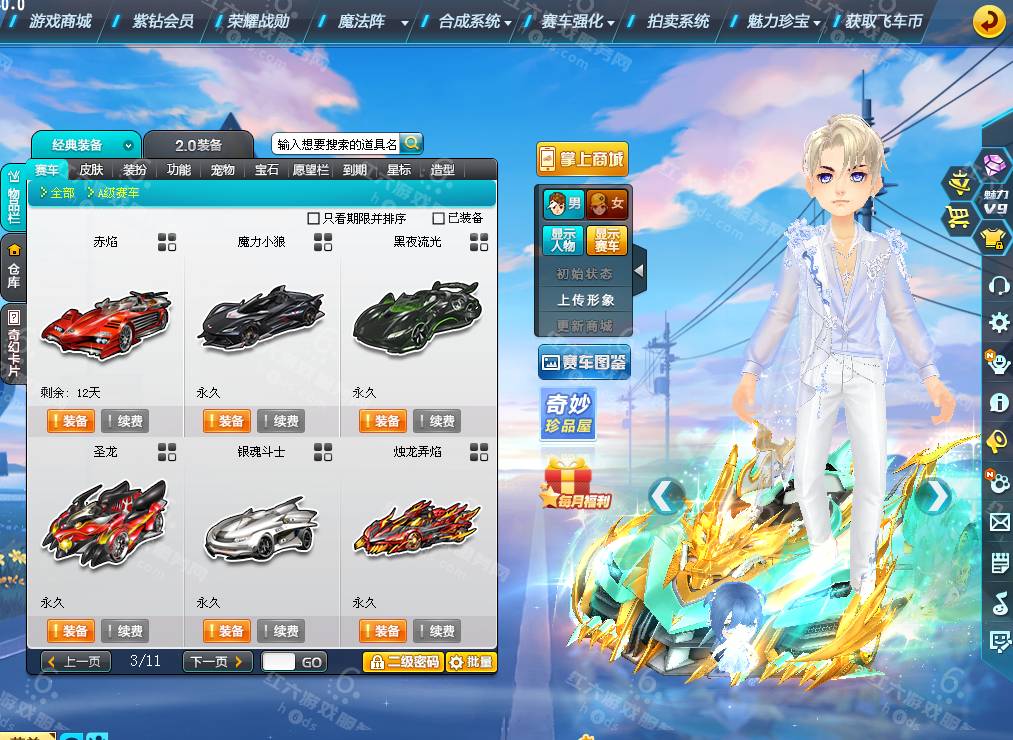The width and height of the screenshot is (1013, 740).
Task: Toggle the 只看期限并排序 checkbox
Action: (314, 218)
